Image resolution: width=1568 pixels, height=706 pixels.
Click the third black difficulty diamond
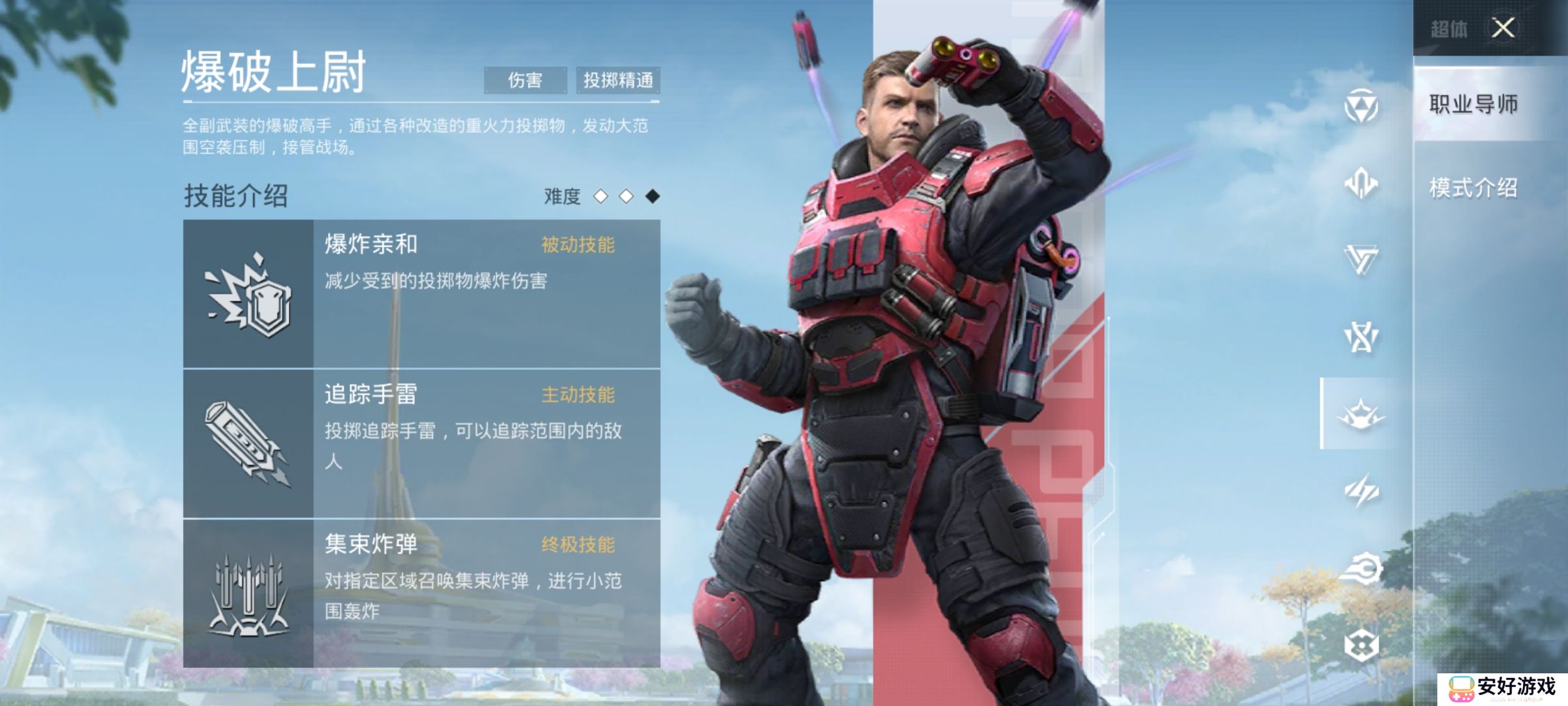point(654,197)
